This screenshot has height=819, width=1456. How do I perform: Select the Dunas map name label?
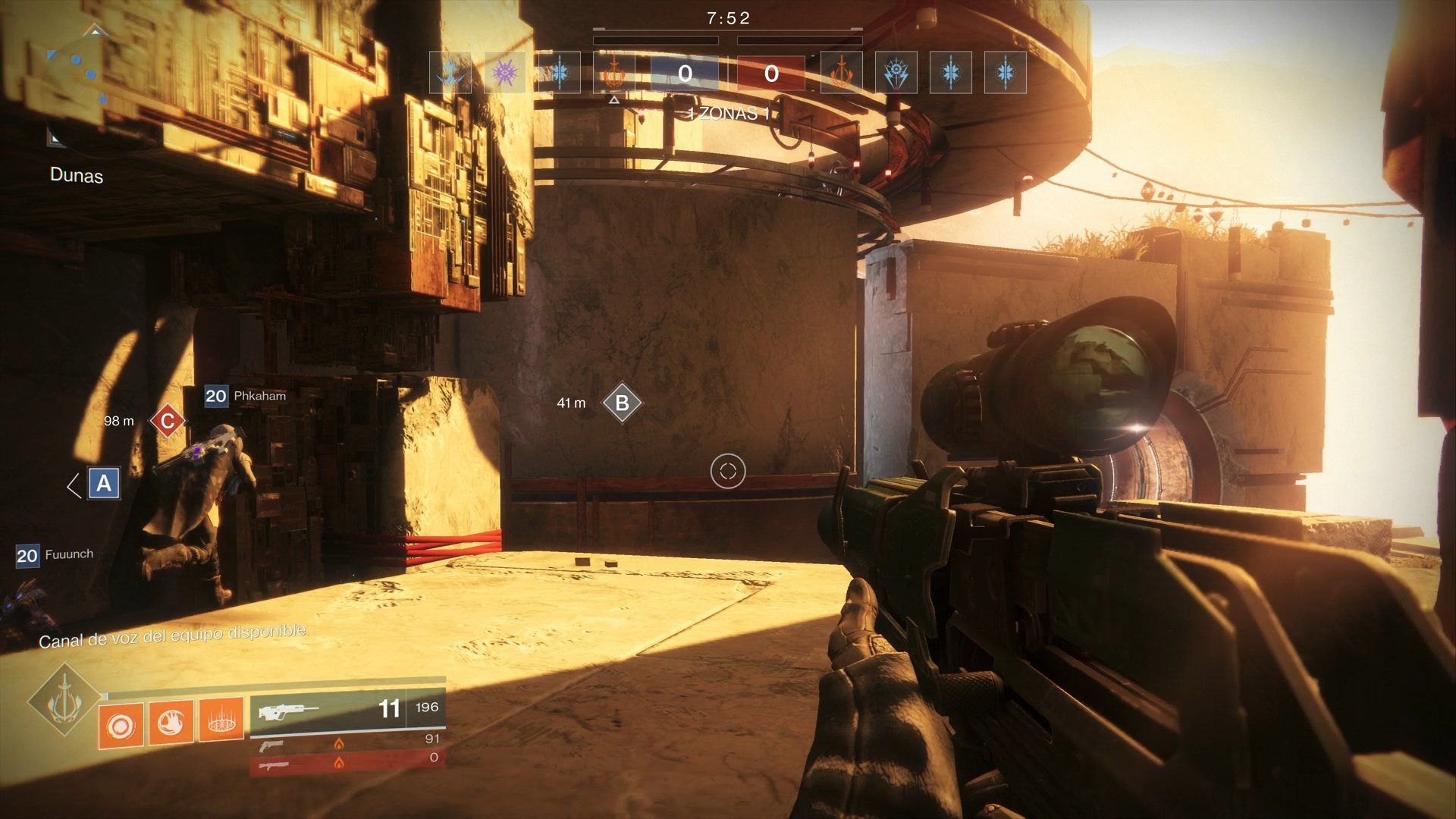(x=76, y=176)
